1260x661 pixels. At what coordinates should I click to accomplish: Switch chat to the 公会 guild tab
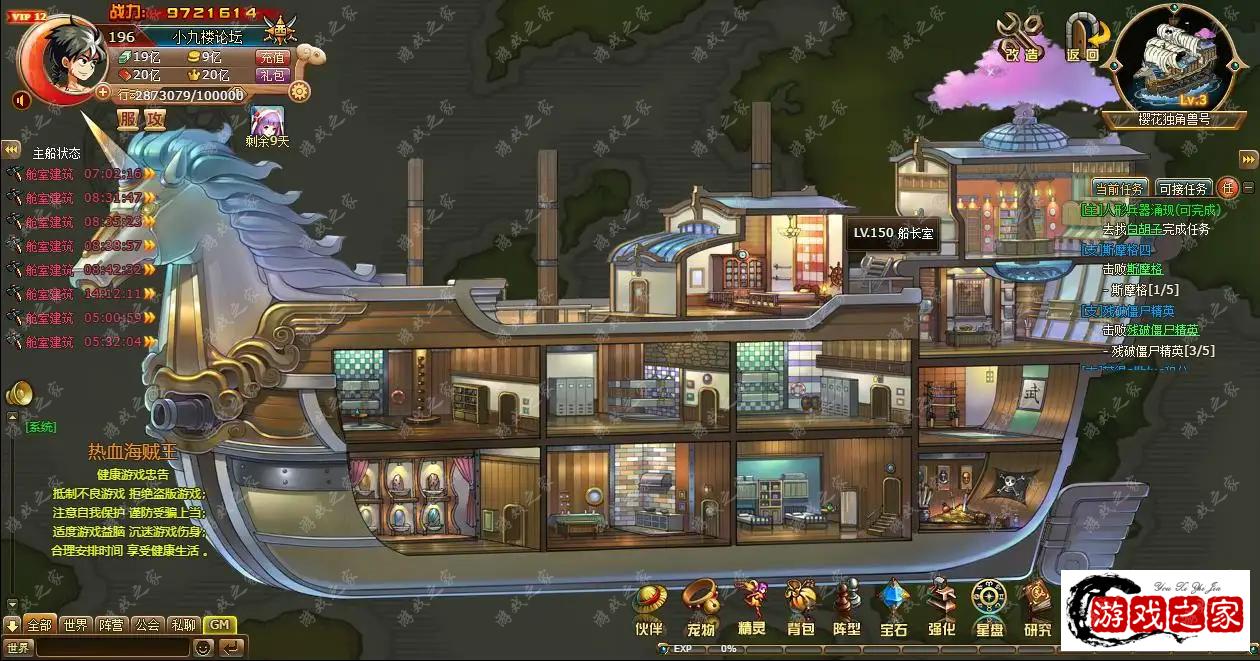[147, 625]
